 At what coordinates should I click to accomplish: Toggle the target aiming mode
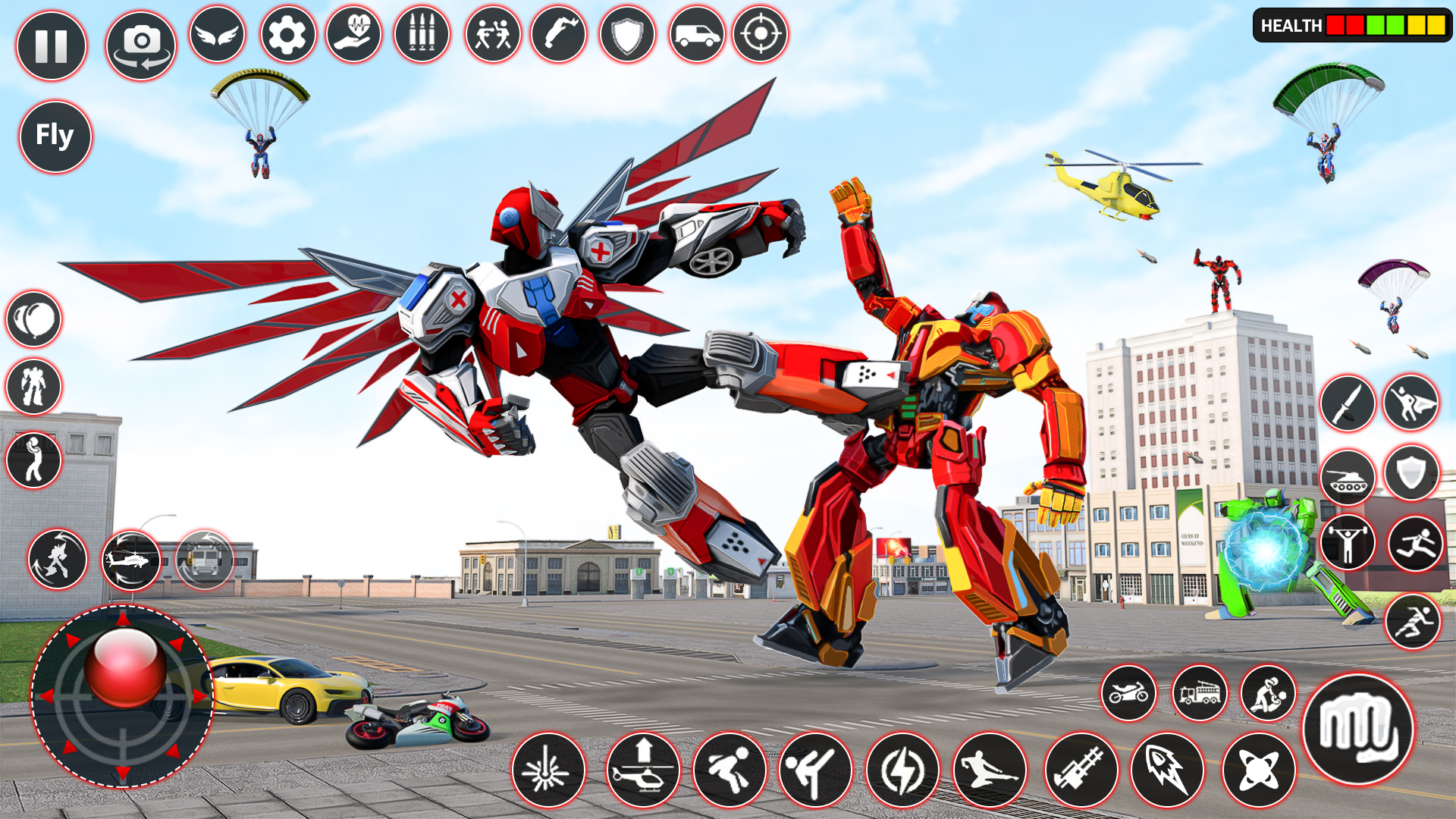(762, 34)
